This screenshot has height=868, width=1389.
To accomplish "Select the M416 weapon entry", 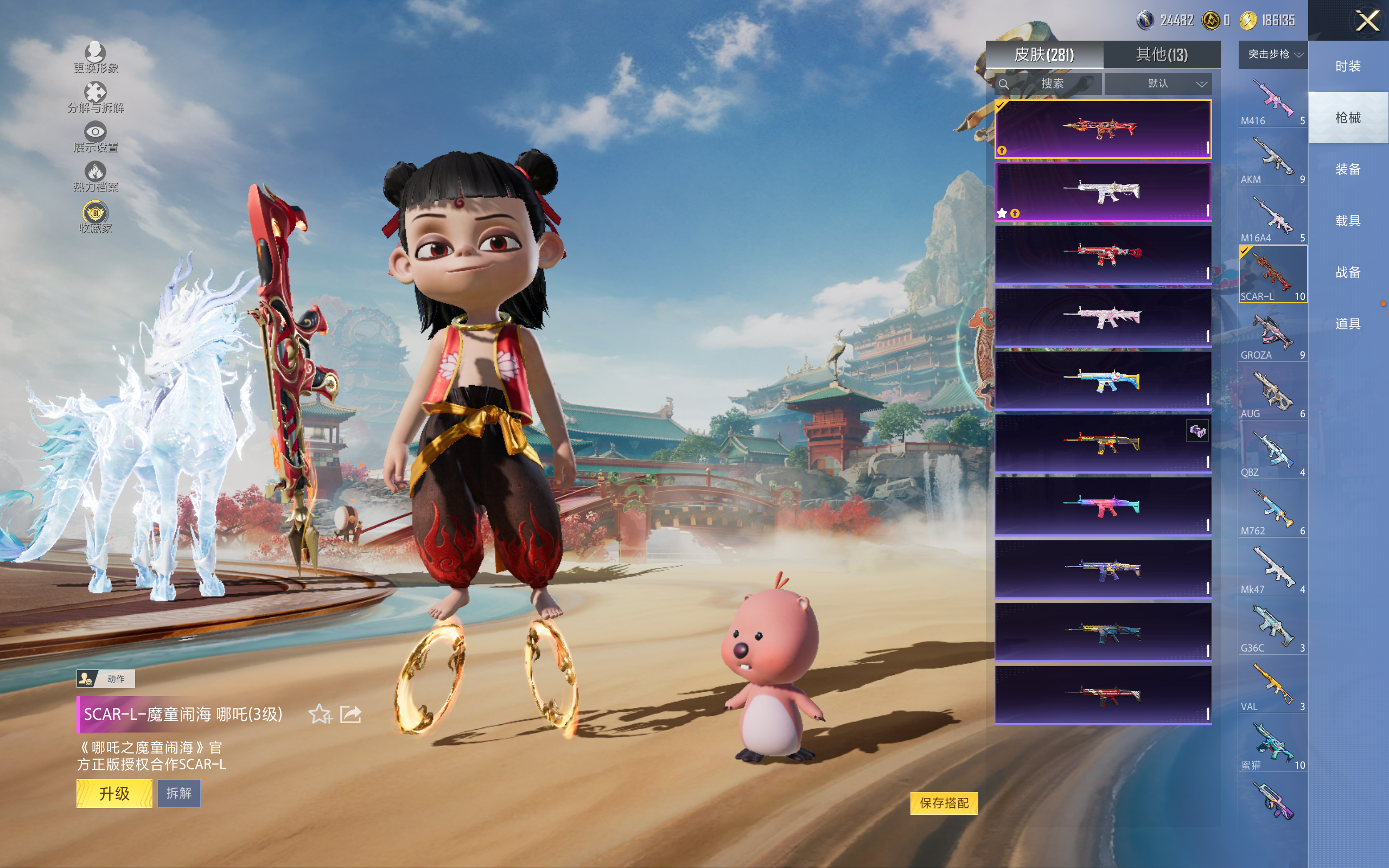I will [x=1272, y=101].
